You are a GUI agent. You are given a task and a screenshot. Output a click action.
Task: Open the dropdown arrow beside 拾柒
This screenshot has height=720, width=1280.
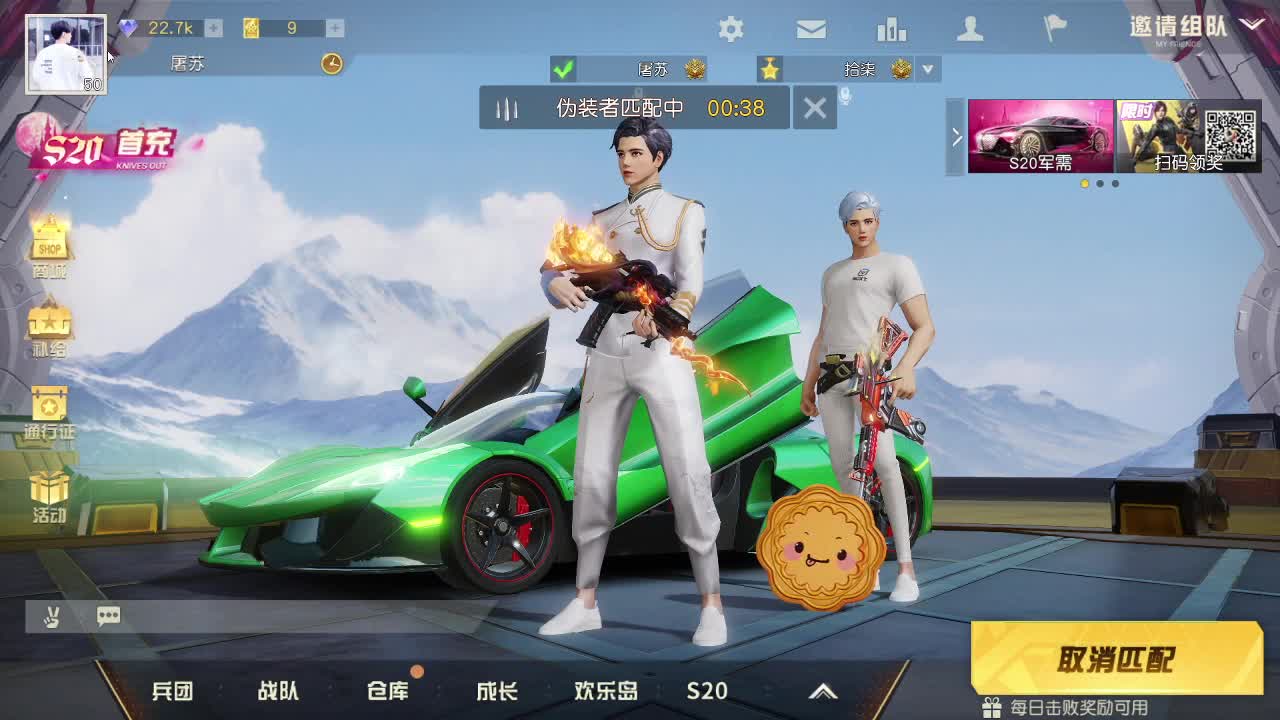tap(928, 70)
